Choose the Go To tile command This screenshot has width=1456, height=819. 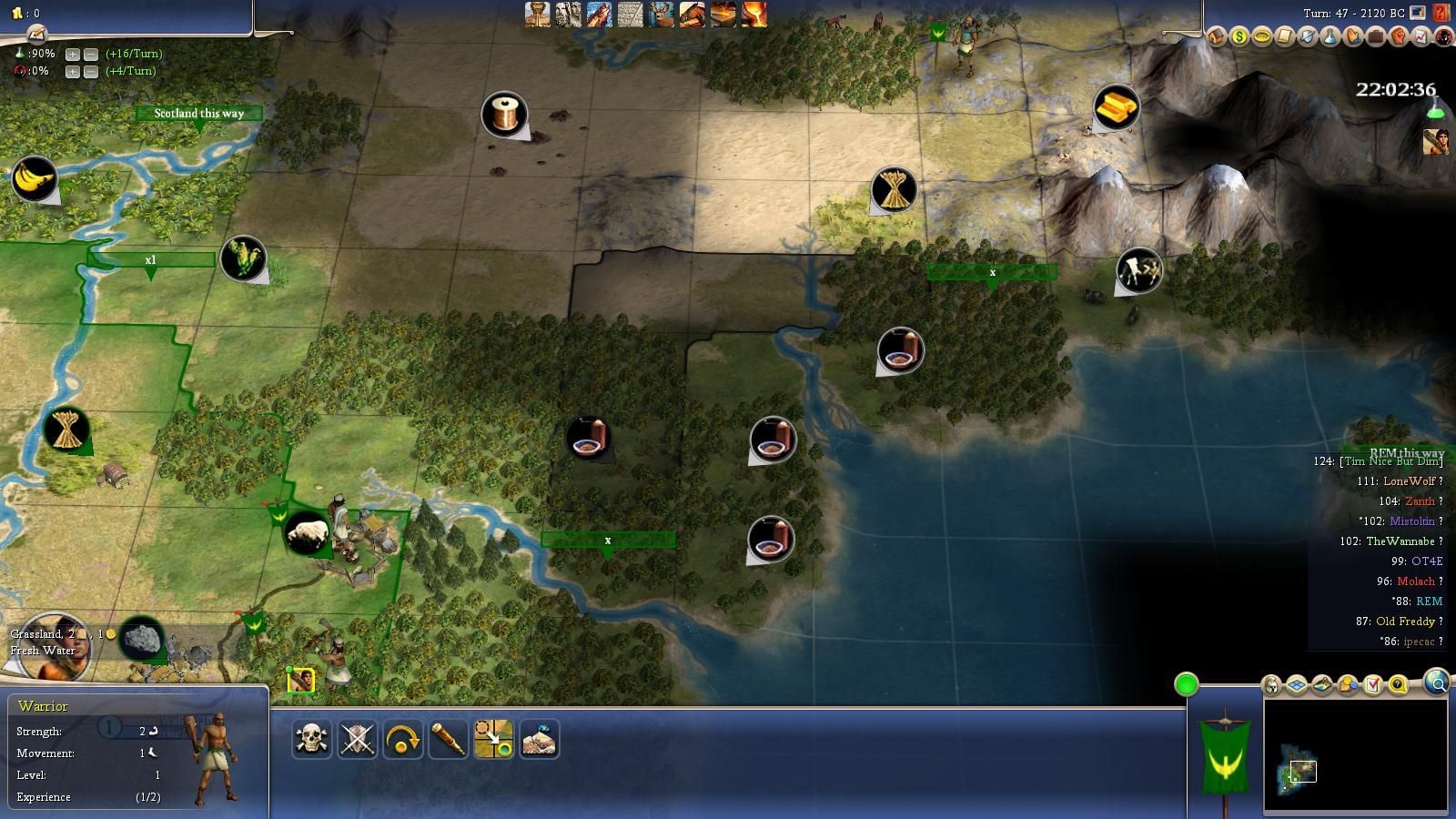pos(494,739)
